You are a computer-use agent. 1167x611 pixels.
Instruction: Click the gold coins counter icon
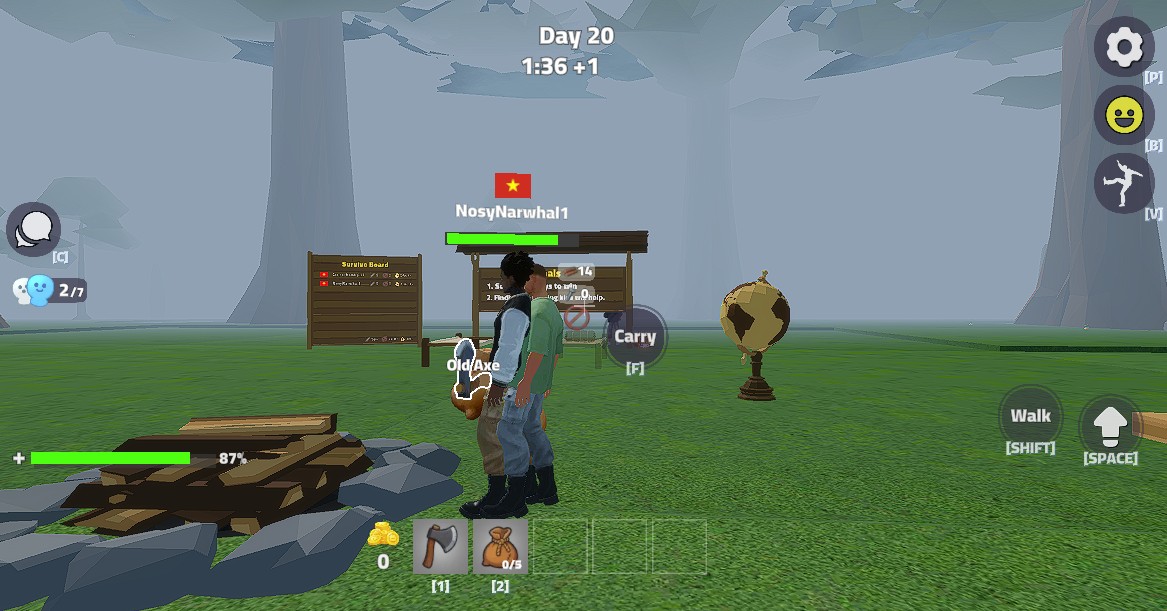coord(383,535)
